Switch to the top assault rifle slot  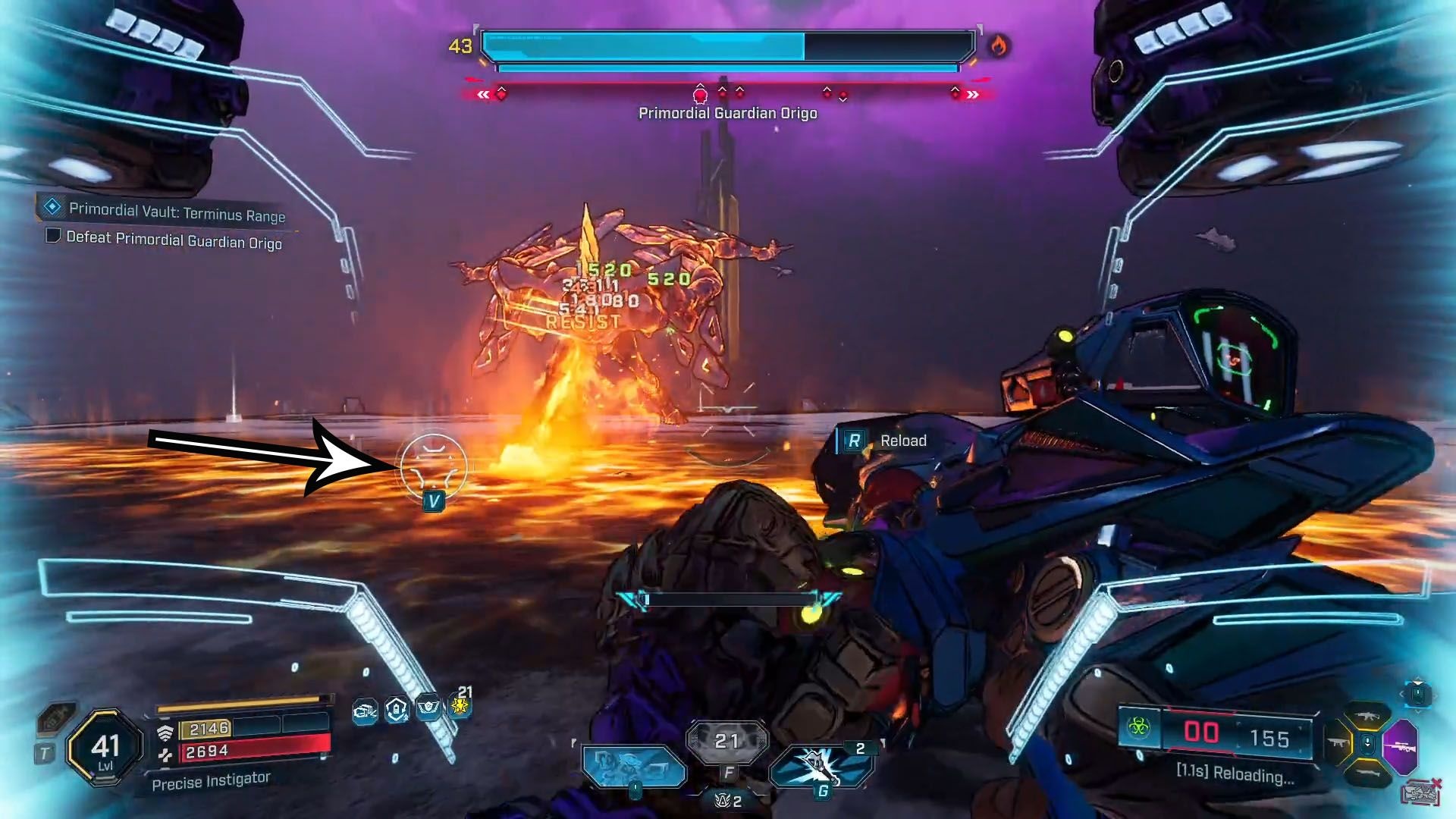click(x=1367, y=717)
